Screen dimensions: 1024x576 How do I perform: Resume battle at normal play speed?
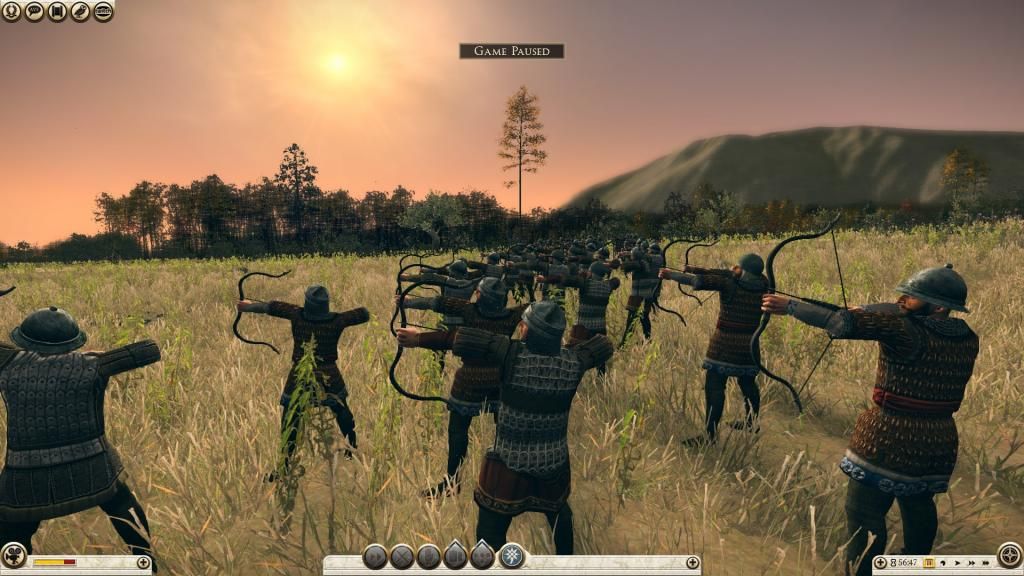[x=956, y=563]
